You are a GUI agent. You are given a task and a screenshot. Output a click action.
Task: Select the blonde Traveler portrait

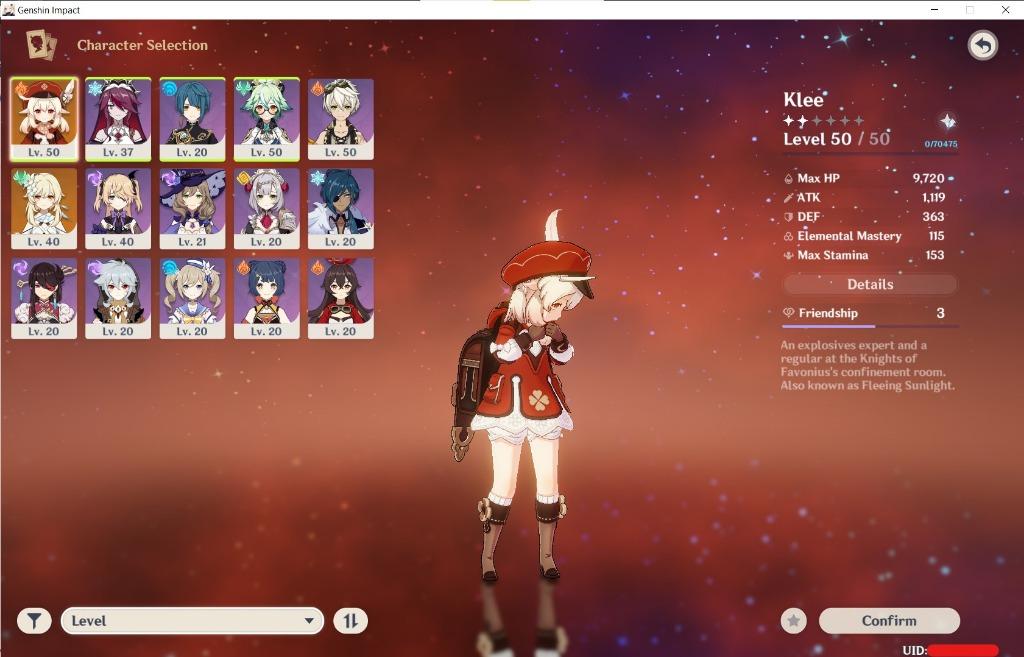[x=44, y=208]
